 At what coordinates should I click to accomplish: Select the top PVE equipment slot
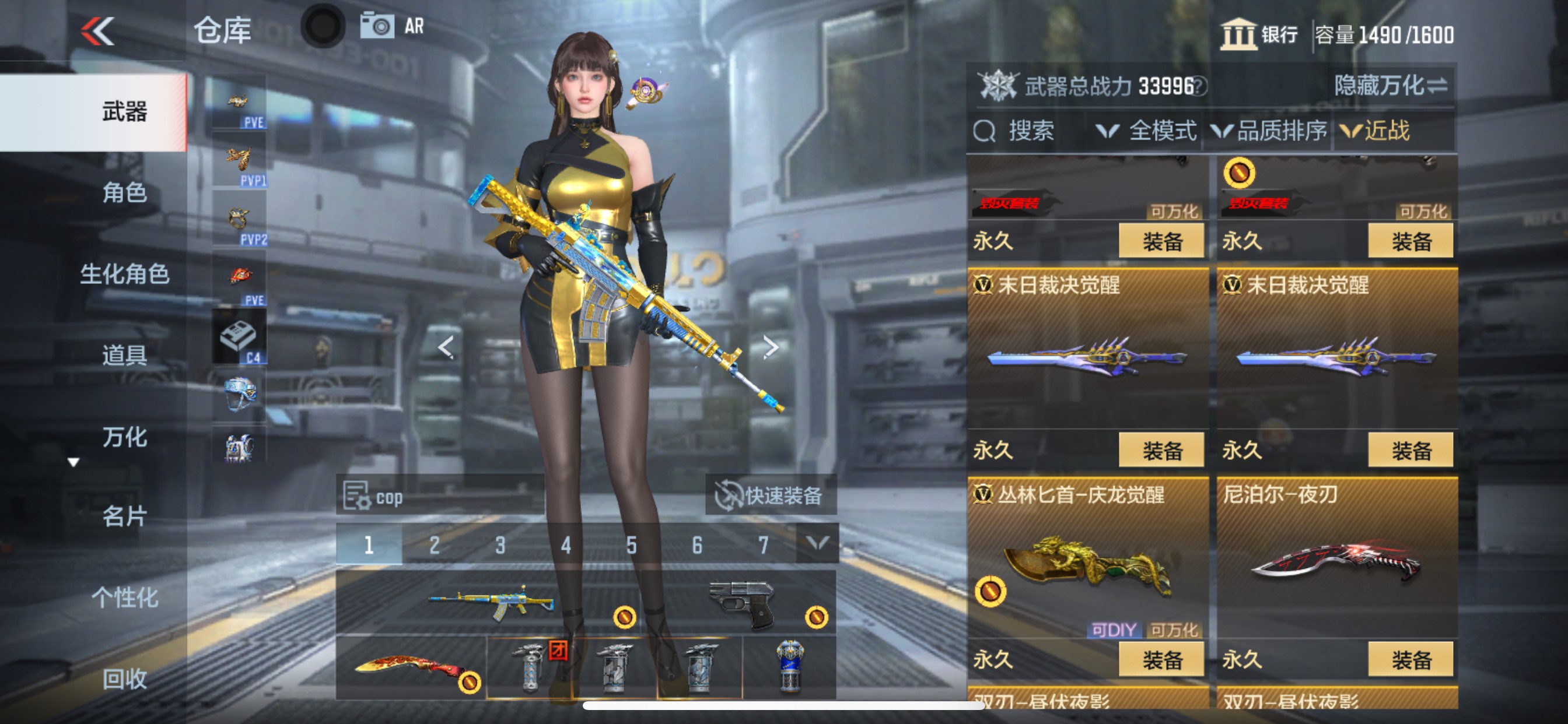tap(240, 103)
